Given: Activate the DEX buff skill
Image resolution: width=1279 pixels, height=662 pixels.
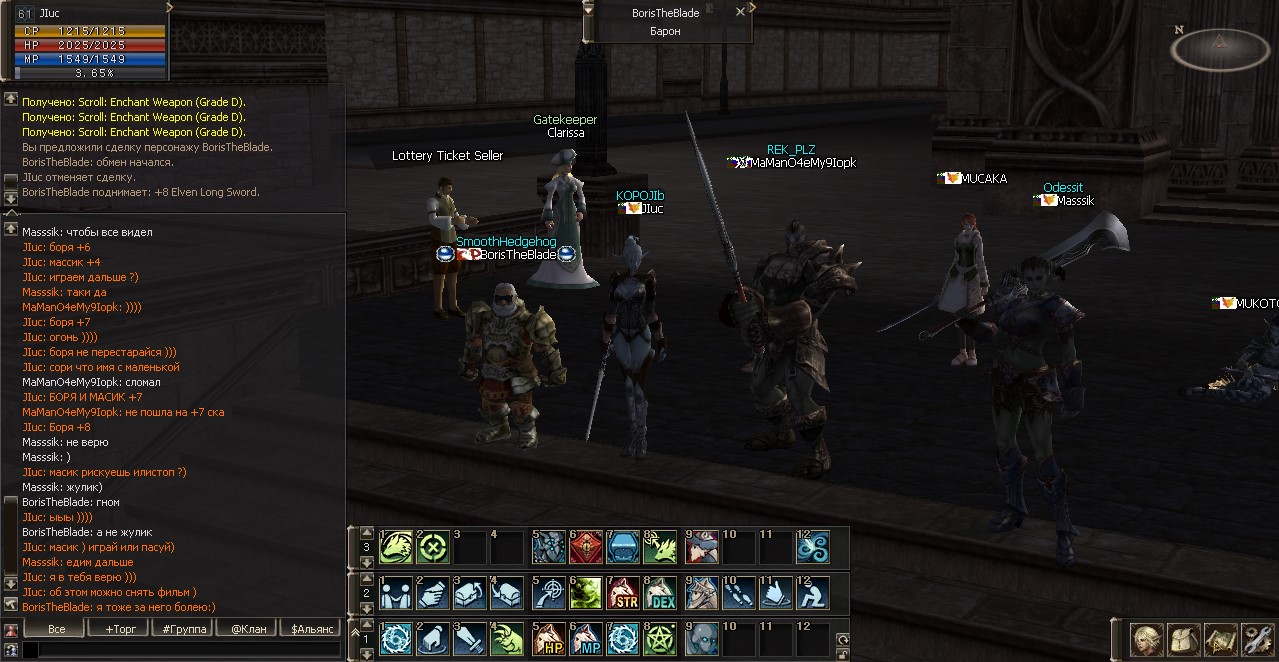Looking at the screenshot, I should pyautogui.click(x=660, y=593).
